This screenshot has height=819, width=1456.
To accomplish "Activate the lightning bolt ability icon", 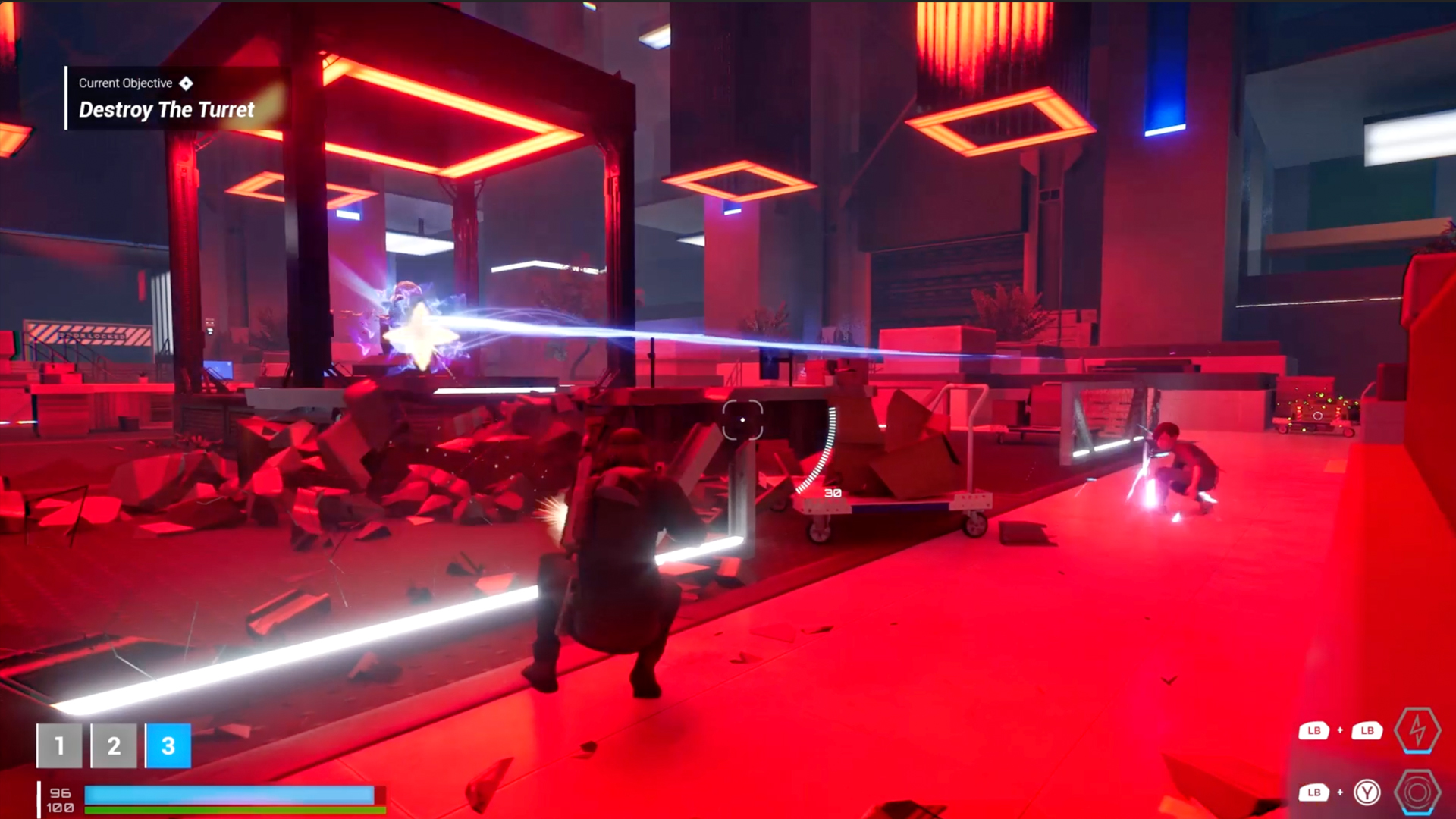I will tap(1417, 731).
